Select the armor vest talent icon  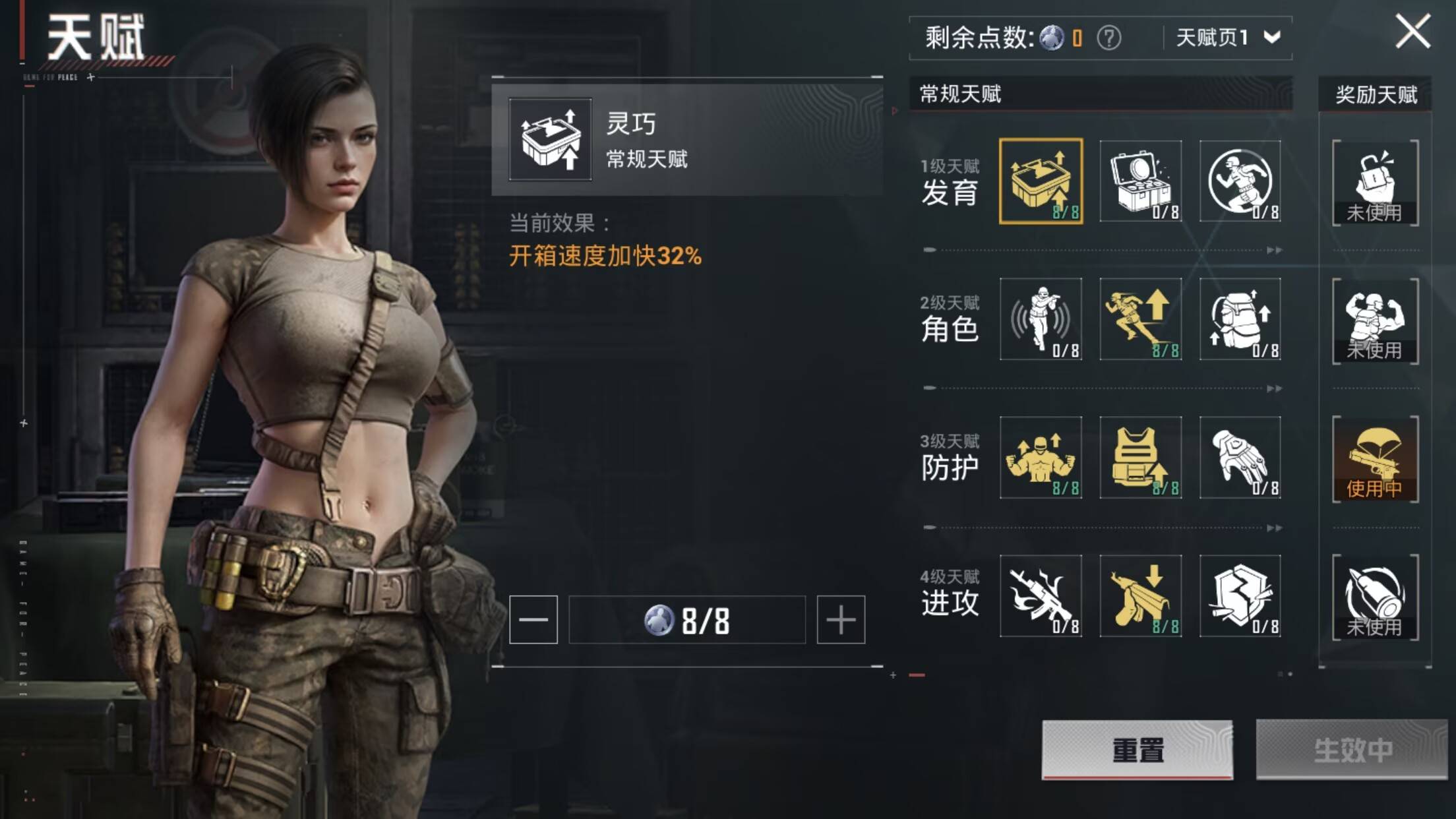coord(1142,458)
